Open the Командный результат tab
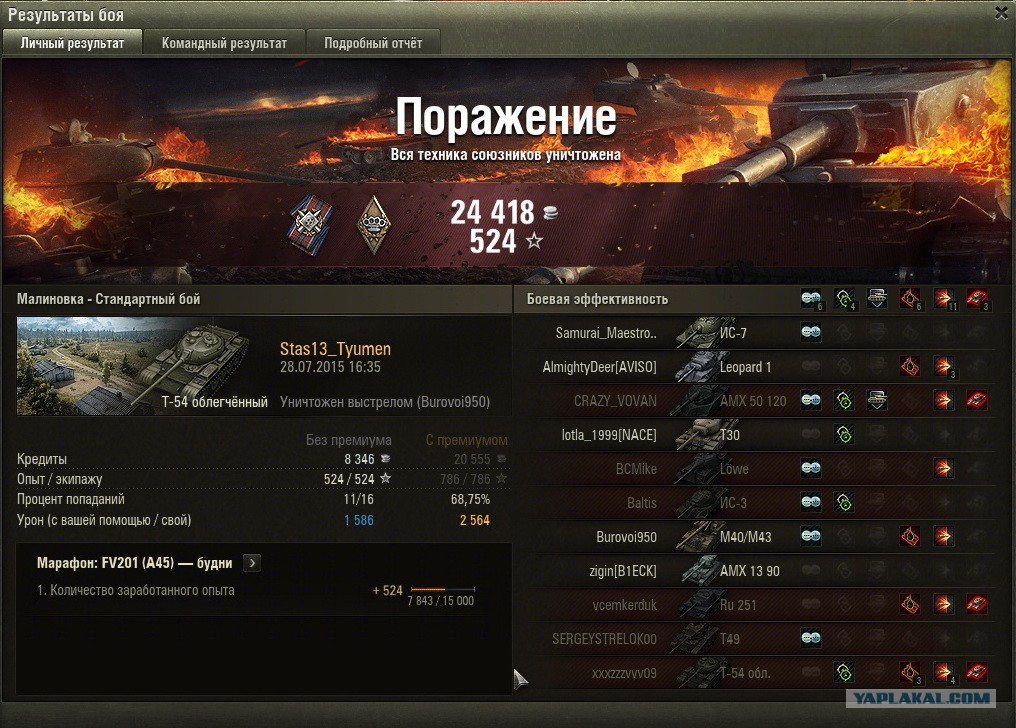The image size is (1016, 728). coord(224,43)
